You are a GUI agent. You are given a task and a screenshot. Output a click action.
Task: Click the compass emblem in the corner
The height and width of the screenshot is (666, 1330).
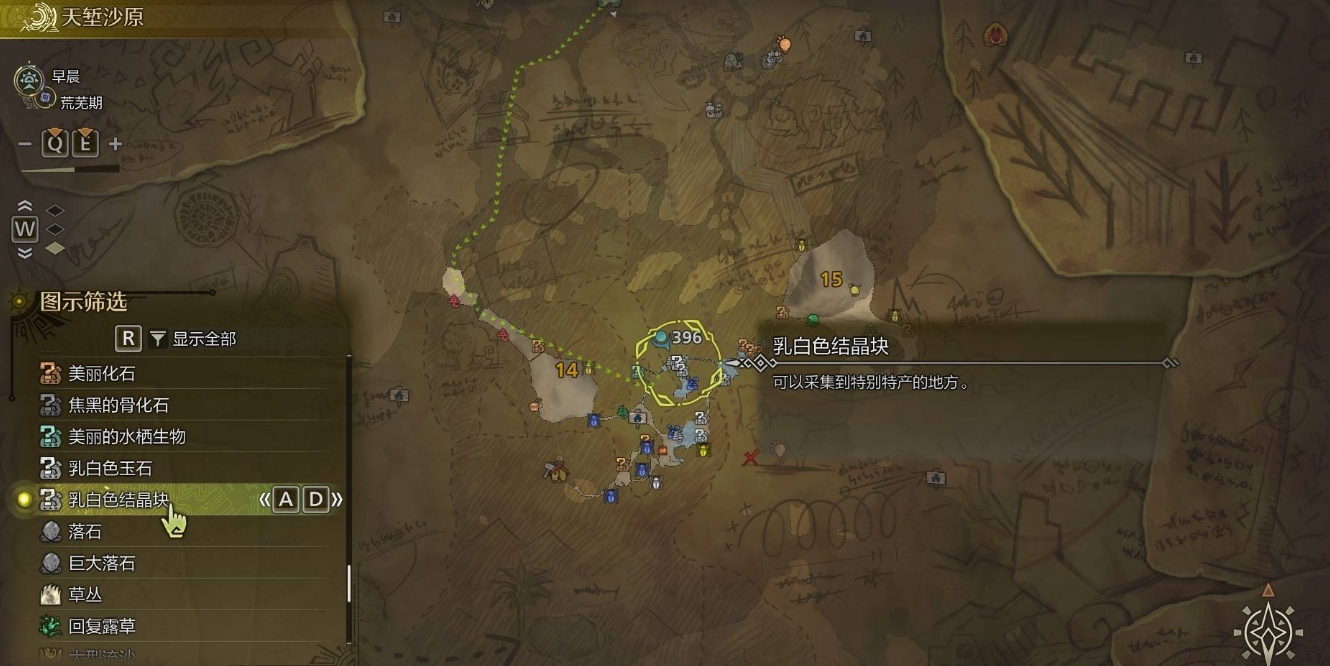(1268, 627)
